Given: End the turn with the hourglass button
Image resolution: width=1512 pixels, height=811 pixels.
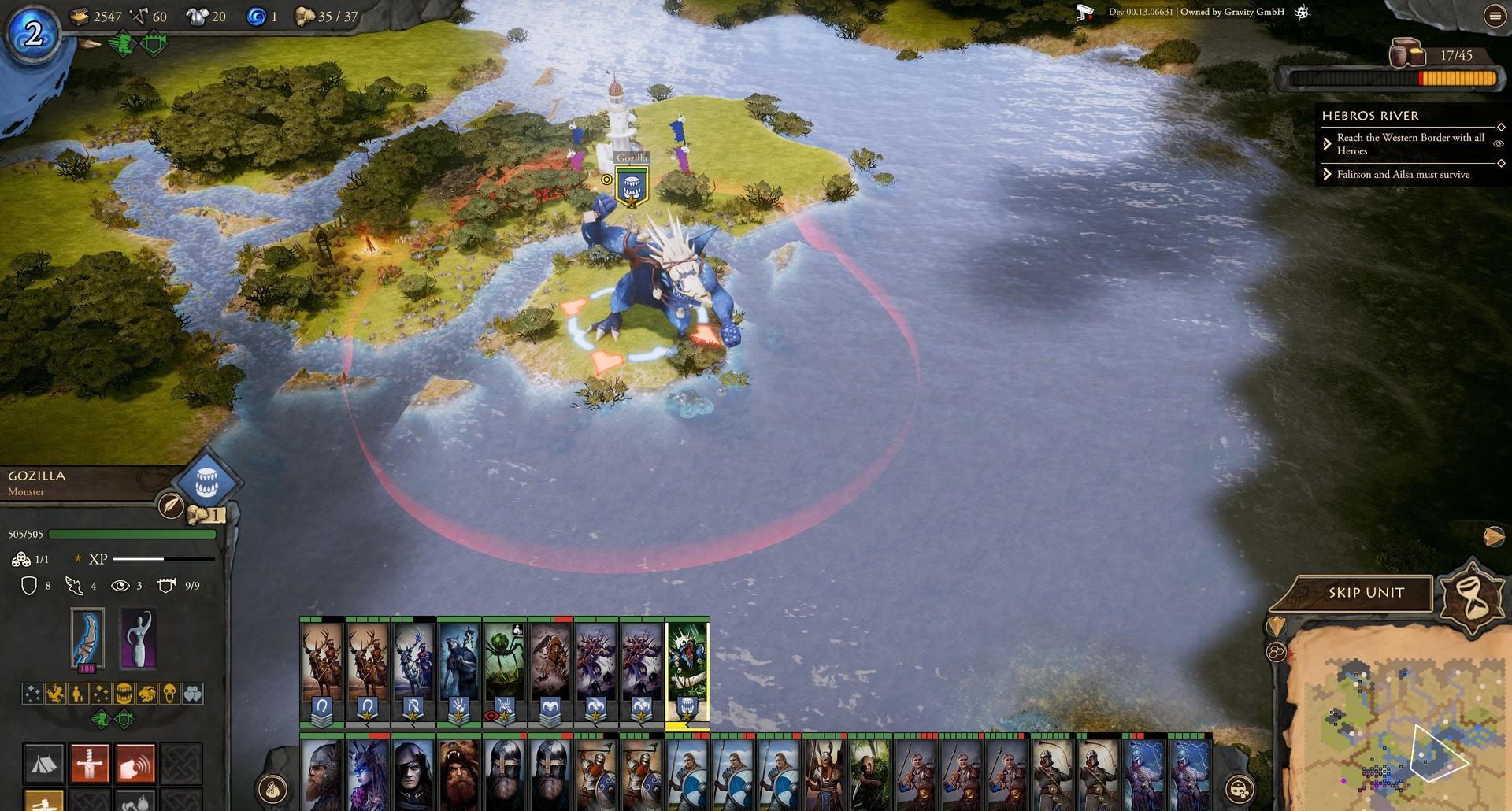Looking at the screenshot, I should tap(1470, 597).
